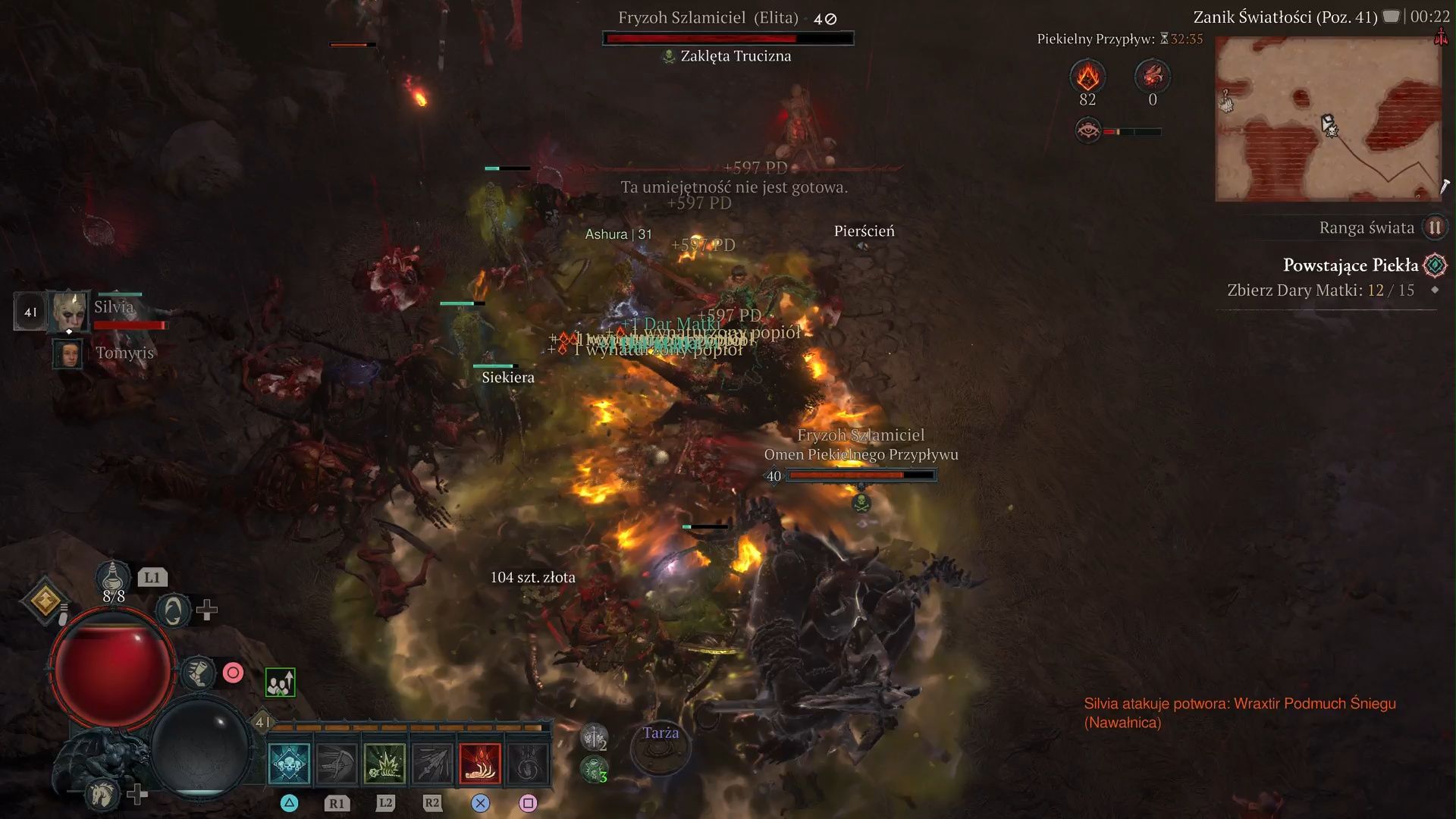
Task: Use the winged boot evade icon
Action: click(x=199, y=673)
